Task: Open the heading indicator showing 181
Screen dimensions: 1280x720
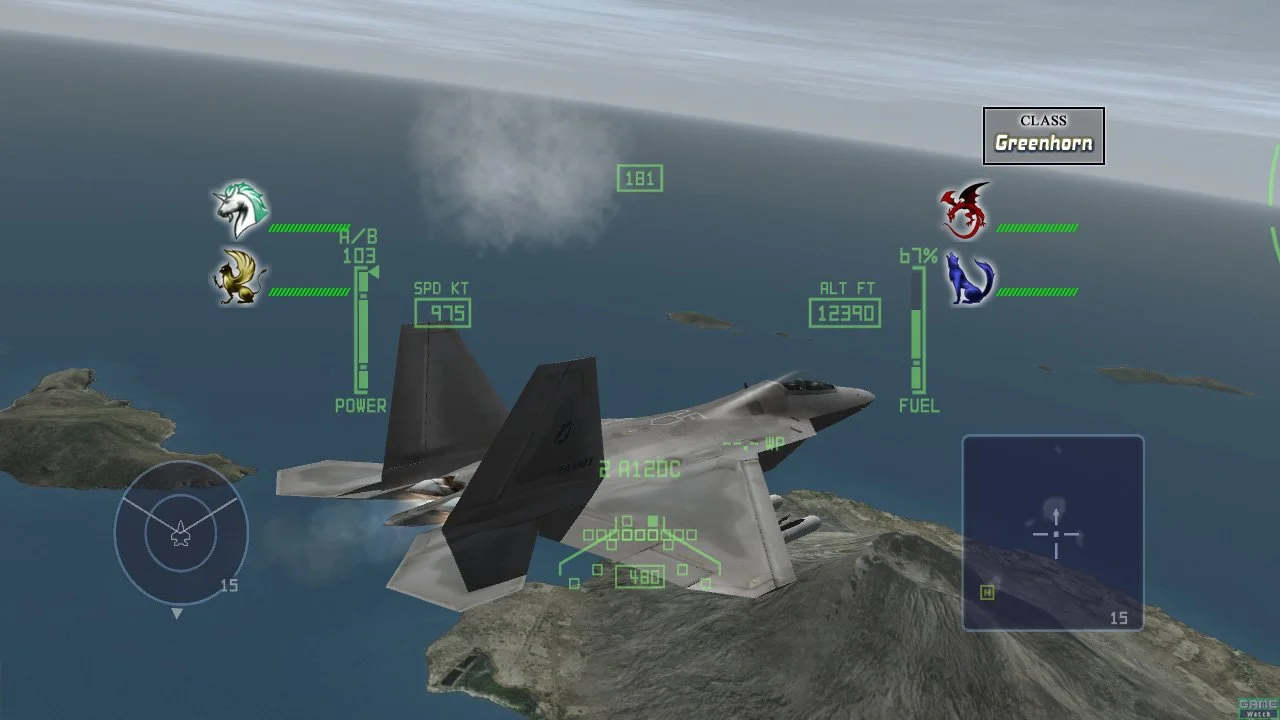Action: pyautogui.click(x=638, y=178)
